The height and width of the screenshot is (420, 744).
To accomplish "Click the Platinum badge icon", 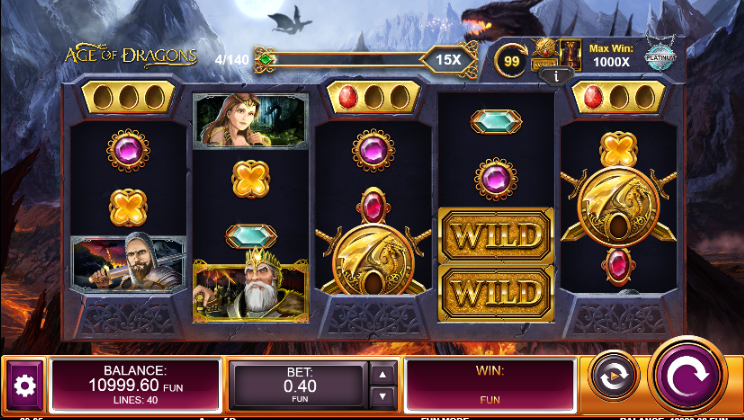I will (x=661, y=56).
